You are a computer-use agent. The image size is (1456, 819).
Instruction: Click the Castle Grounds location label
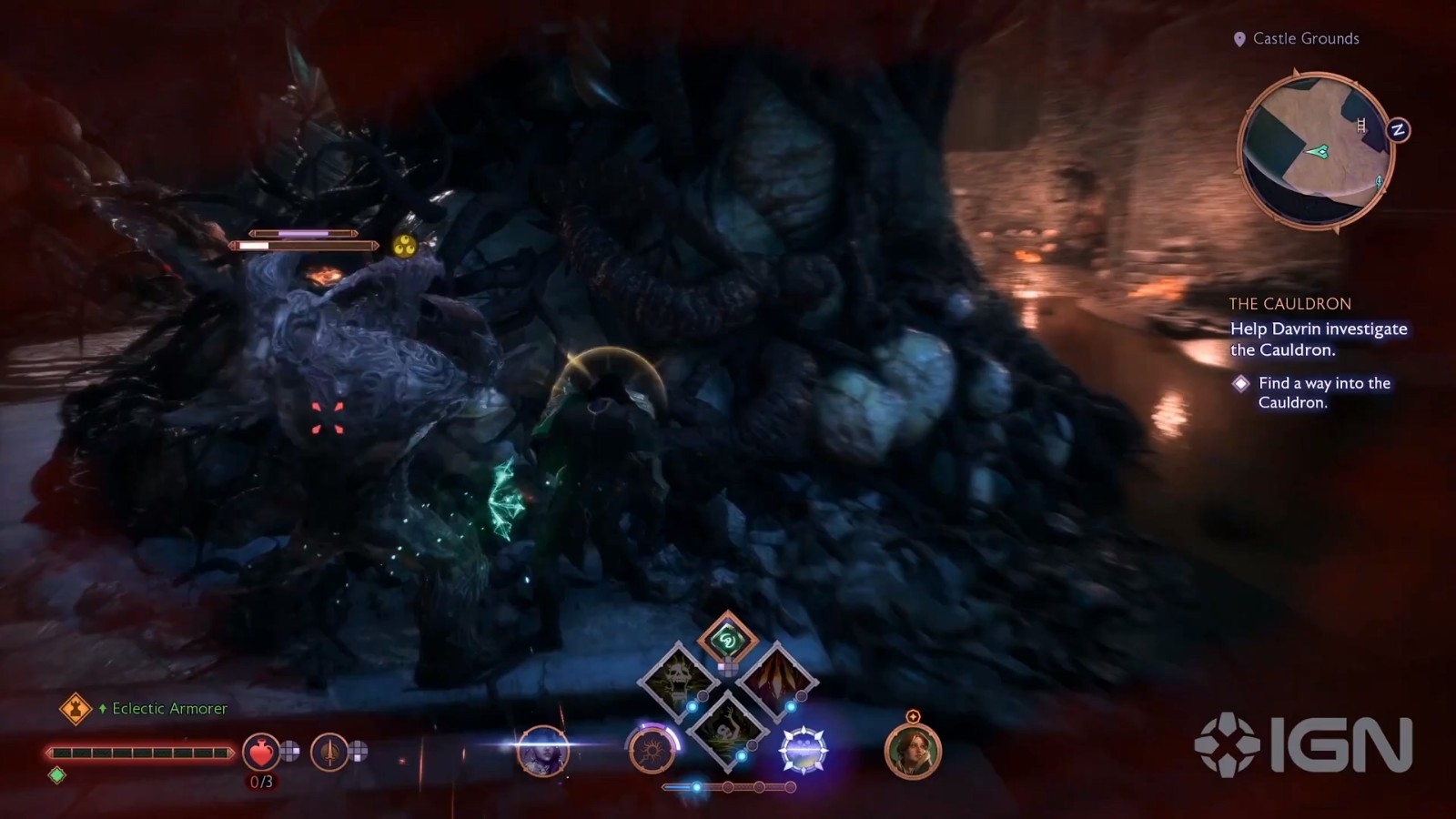coord(1305,38)
